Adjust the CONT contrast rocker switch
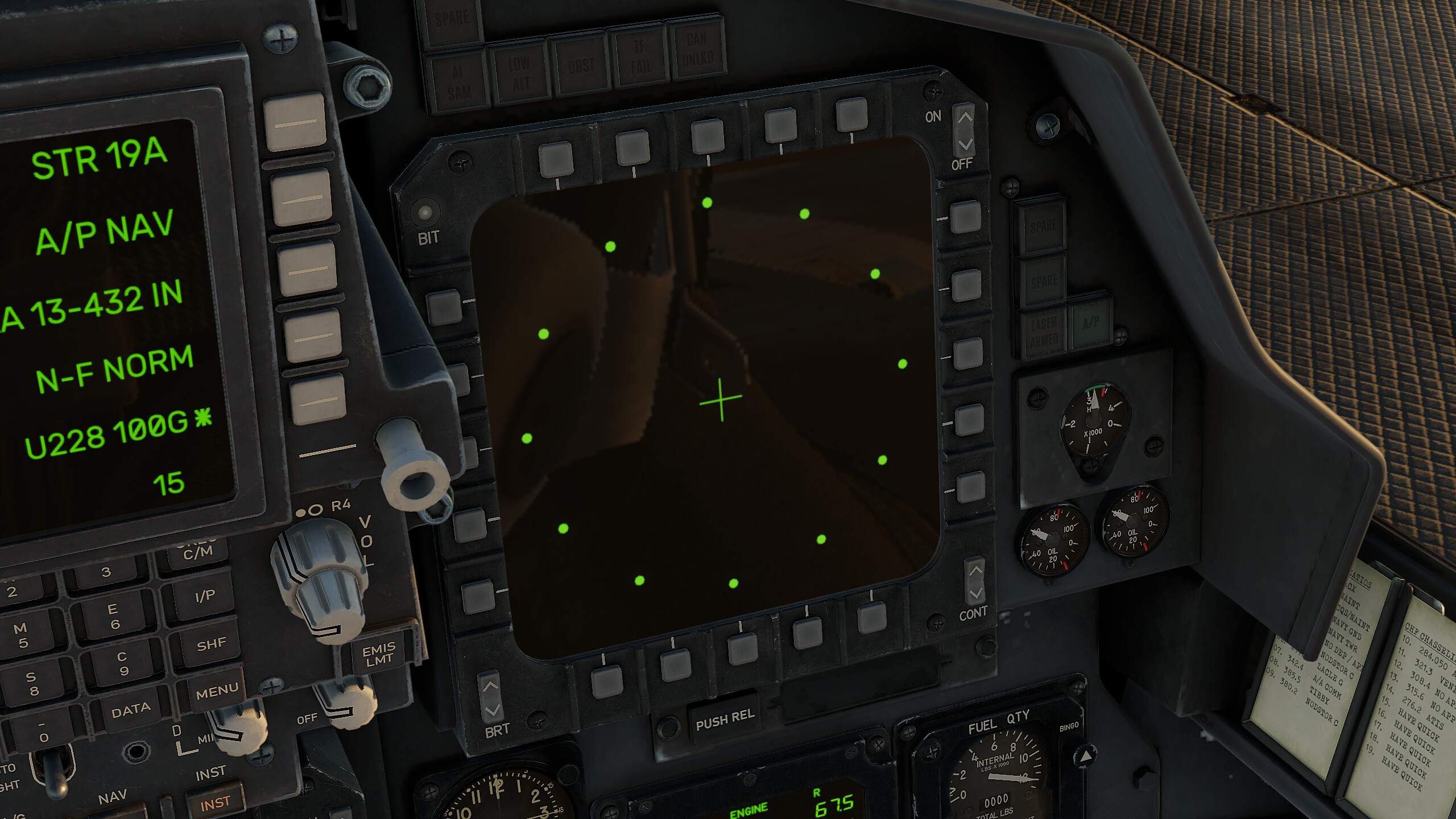This screenshot has width=1456, height=819. coord(975,581)
